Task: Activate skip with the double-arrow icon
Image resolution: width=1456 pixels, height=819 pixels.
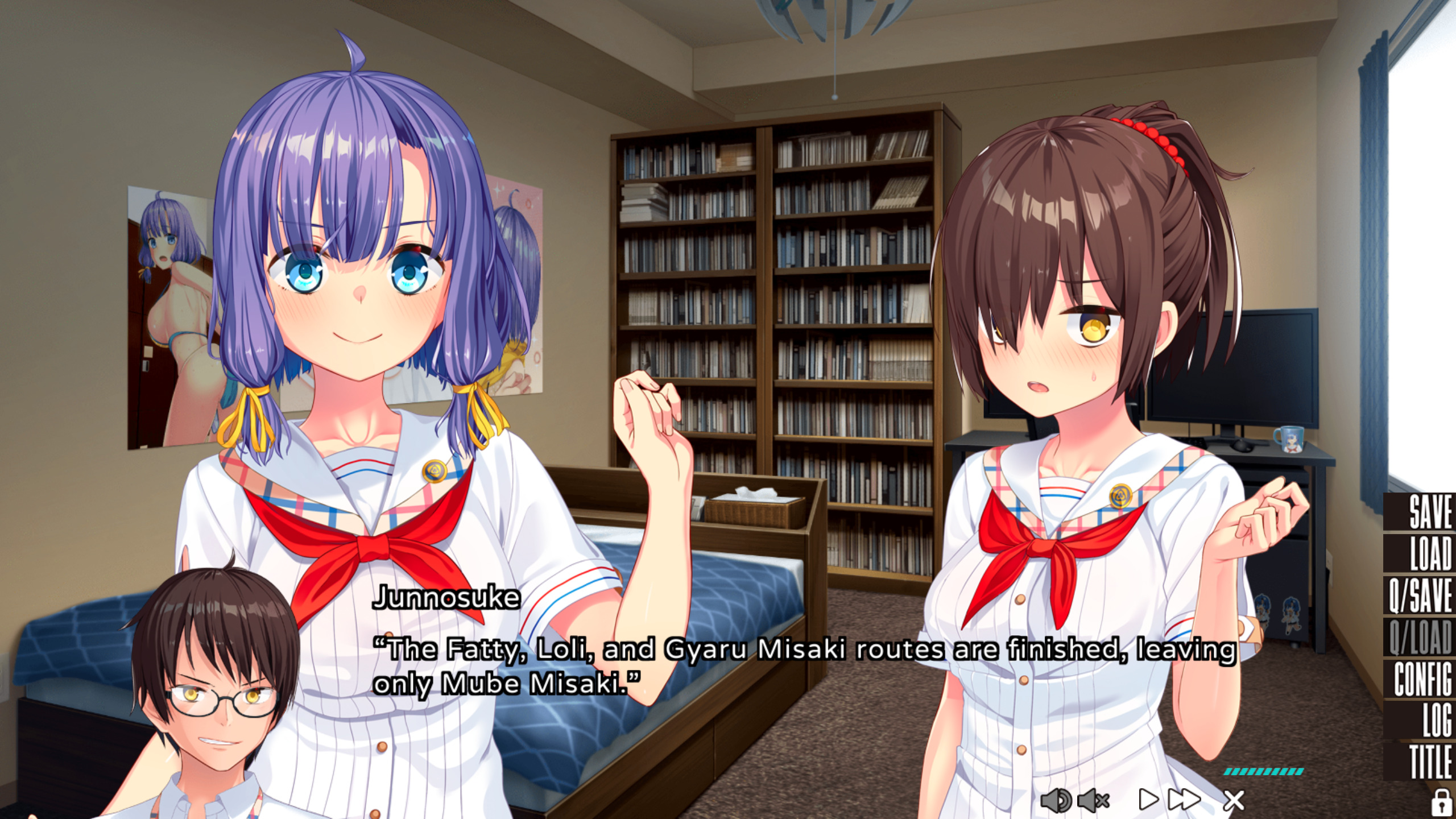Action: pyautogui.click(x=1184, y=800)
